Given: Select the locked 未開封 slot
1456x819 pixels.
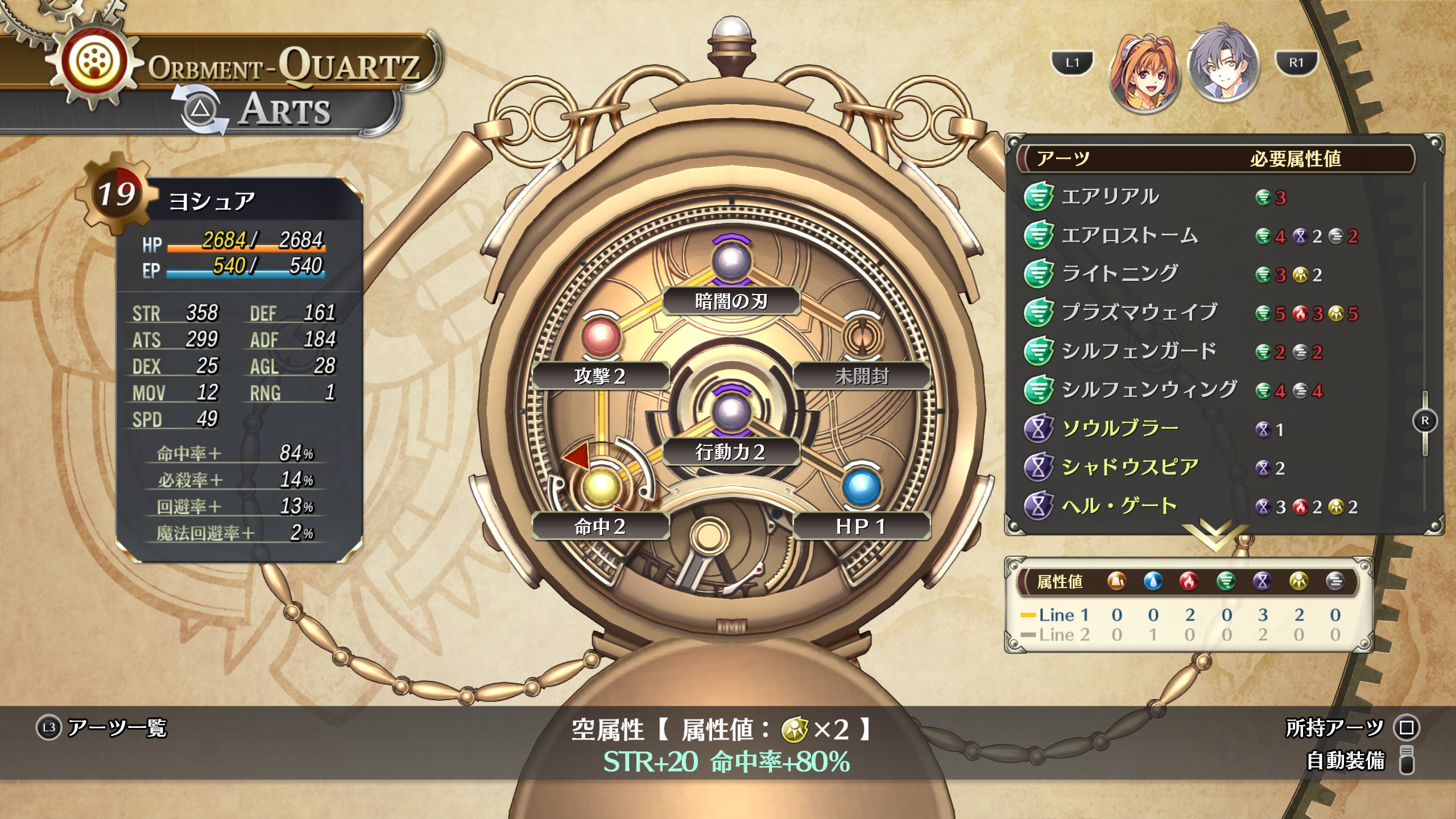Looking at the screenshot, I should (x=862, y=337).
